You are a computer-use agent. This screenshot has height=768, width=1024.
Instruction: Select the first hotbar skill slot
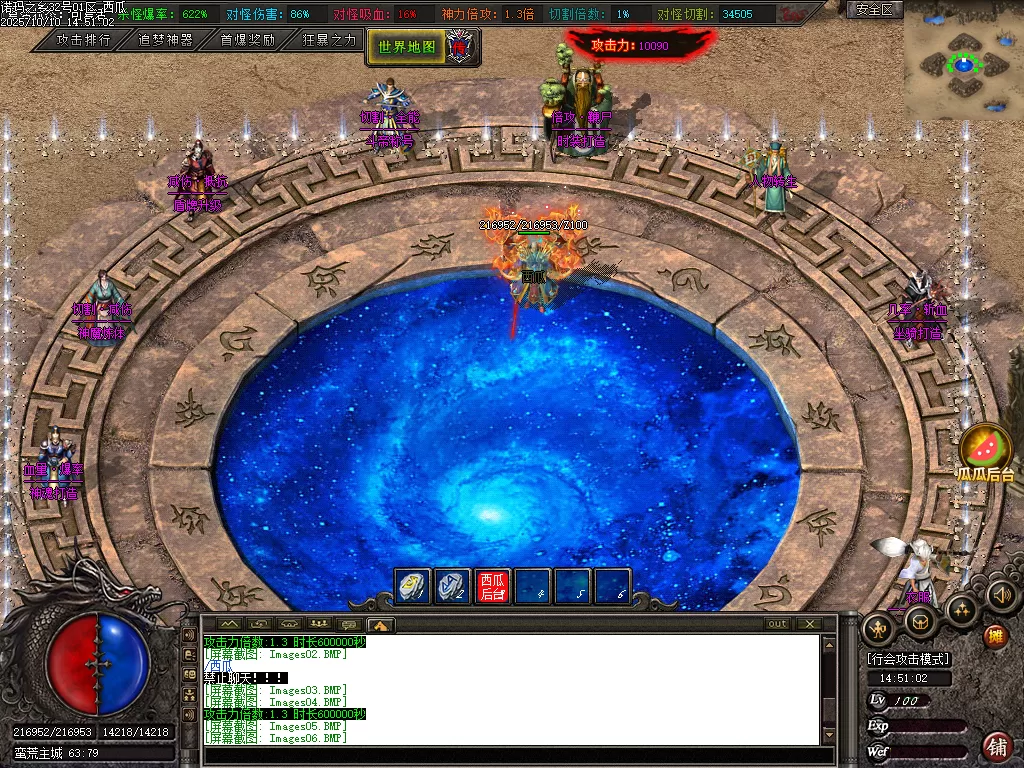[413, 586]
